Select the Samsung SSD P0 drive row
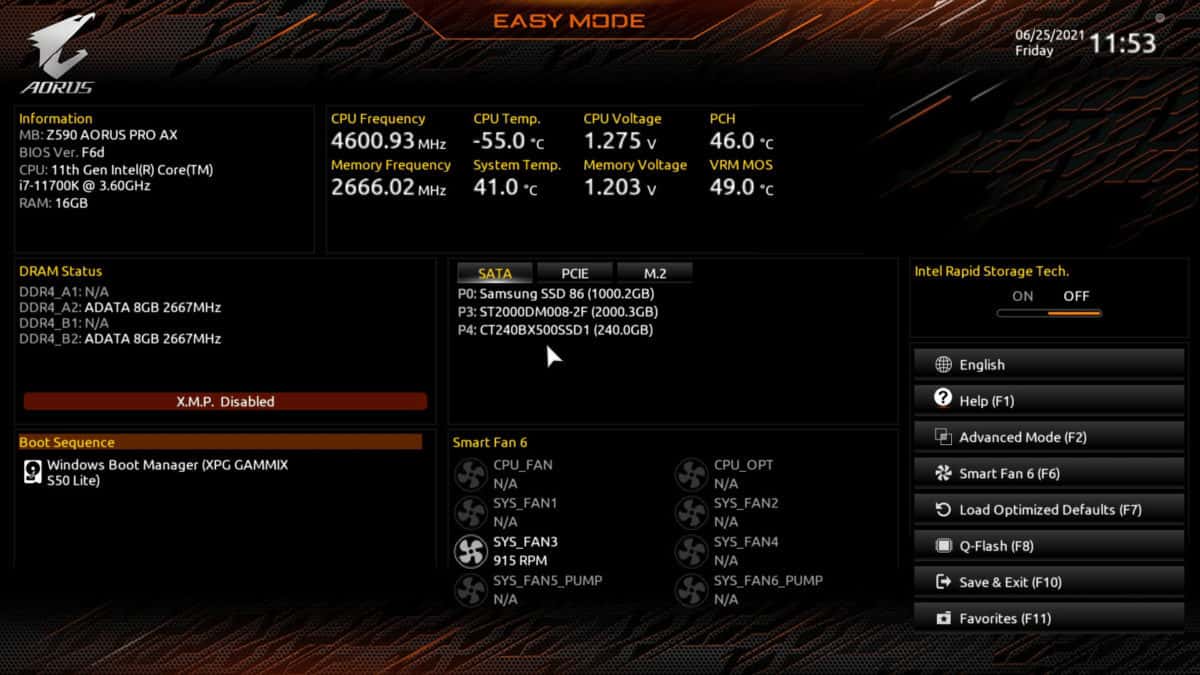Screen dimensions: 1200x675 click(x=556, y=294)
